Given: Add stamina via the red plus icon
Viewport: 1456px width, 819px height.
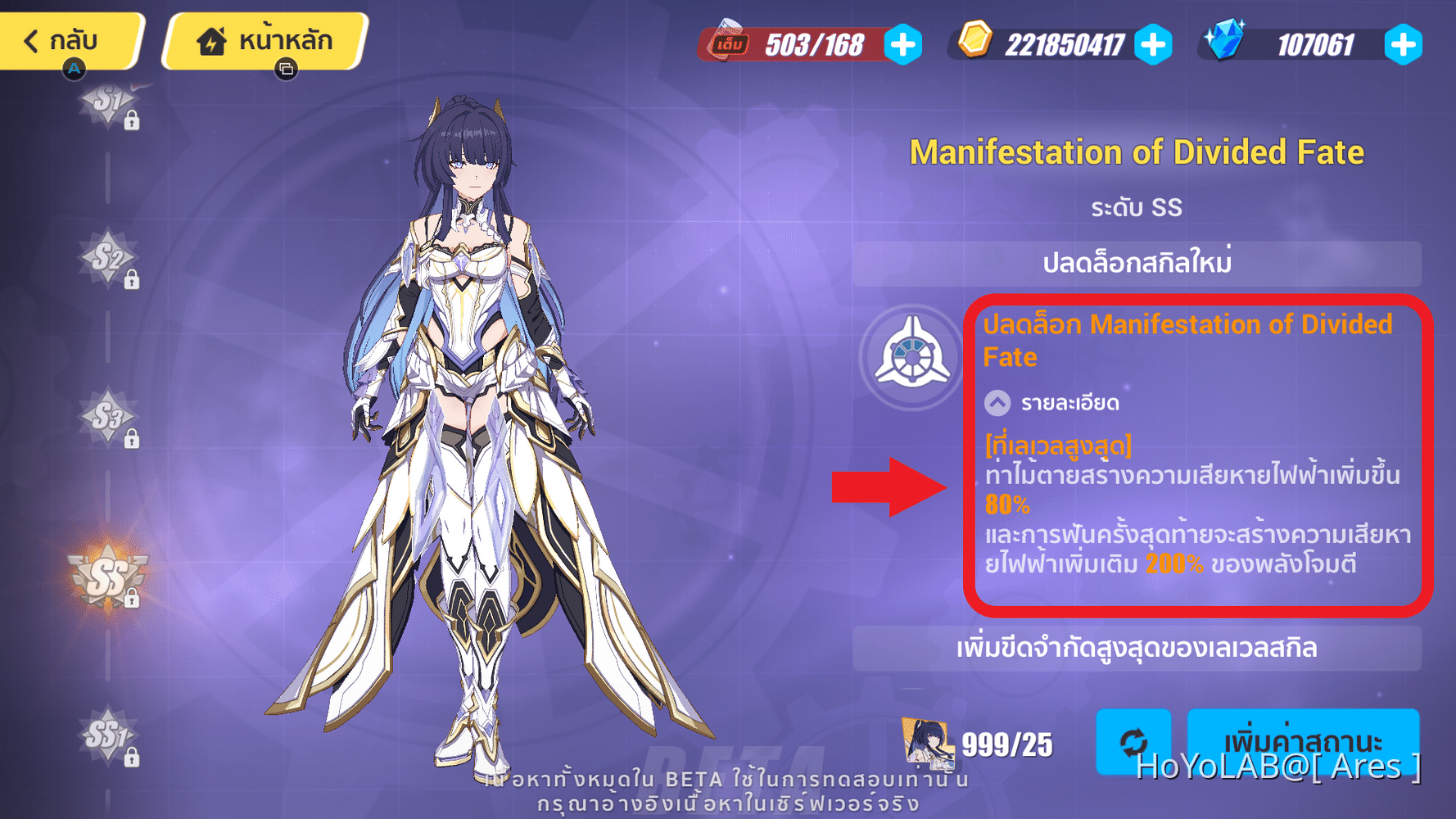Looking at the screenshot, I should (902, 46).
